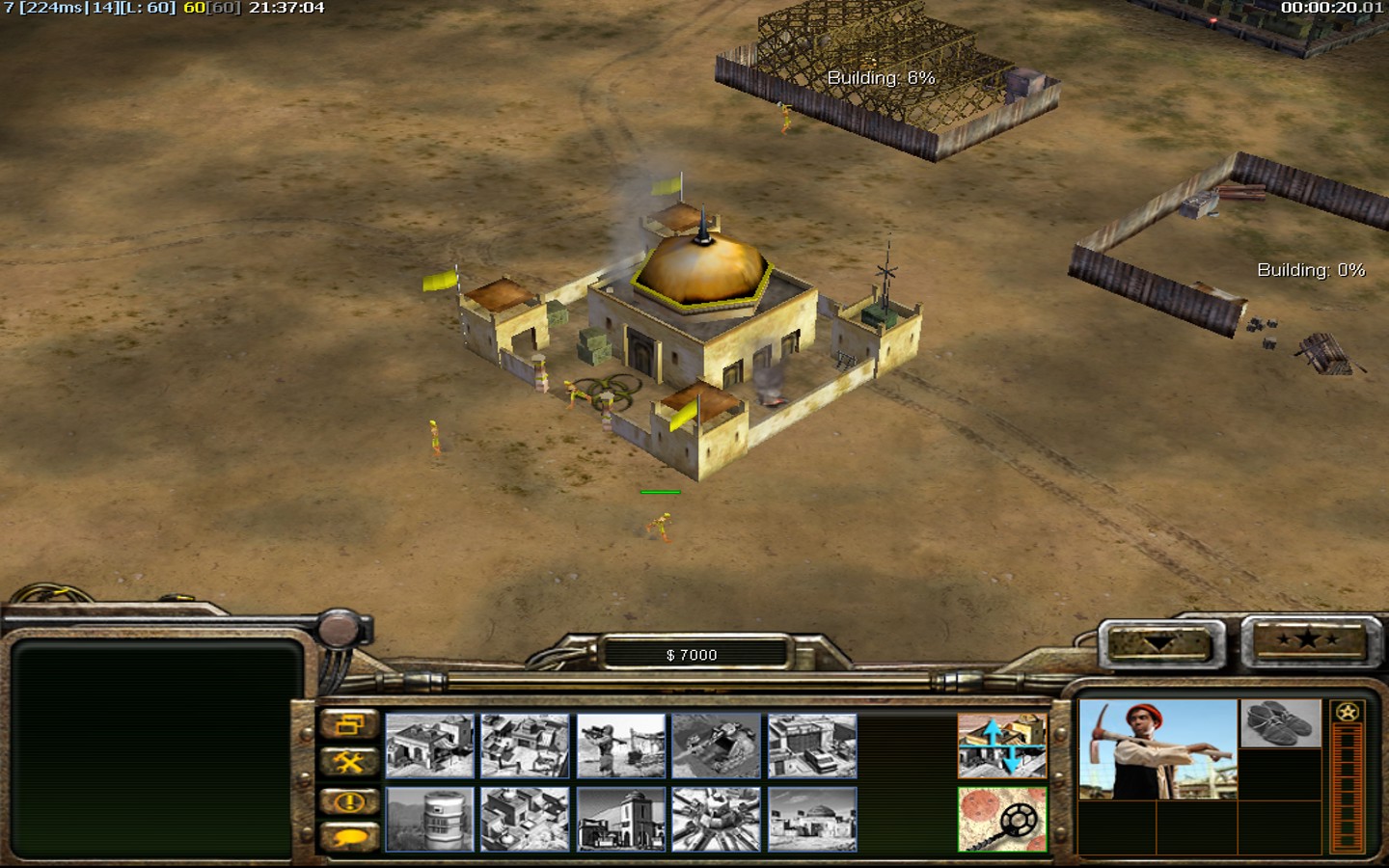Open chat with the speech bubble button
This screenshot has height=868, width=1389.
(348, 836)
